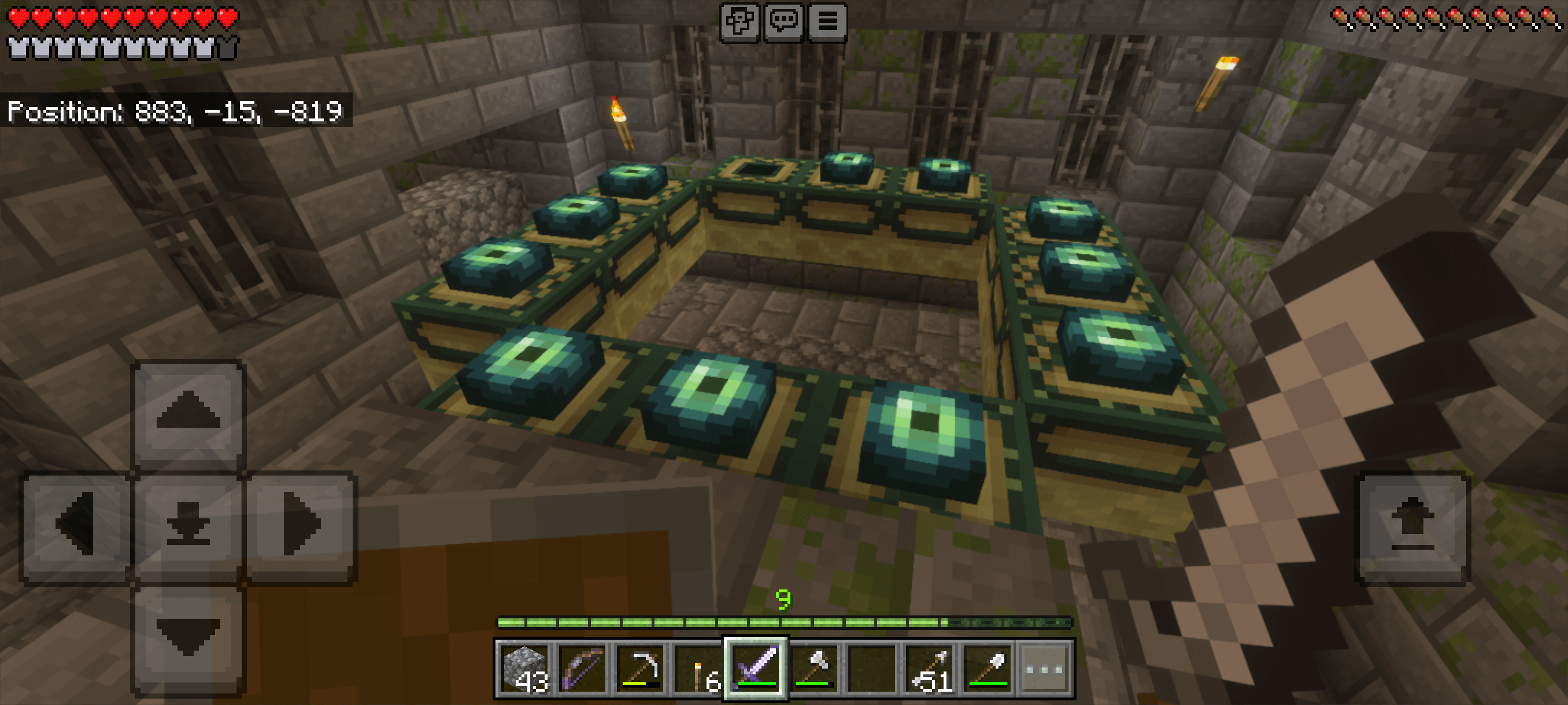1568x705 pixels.
Task: Open the emote button at the top
Action: click(739, 22)
